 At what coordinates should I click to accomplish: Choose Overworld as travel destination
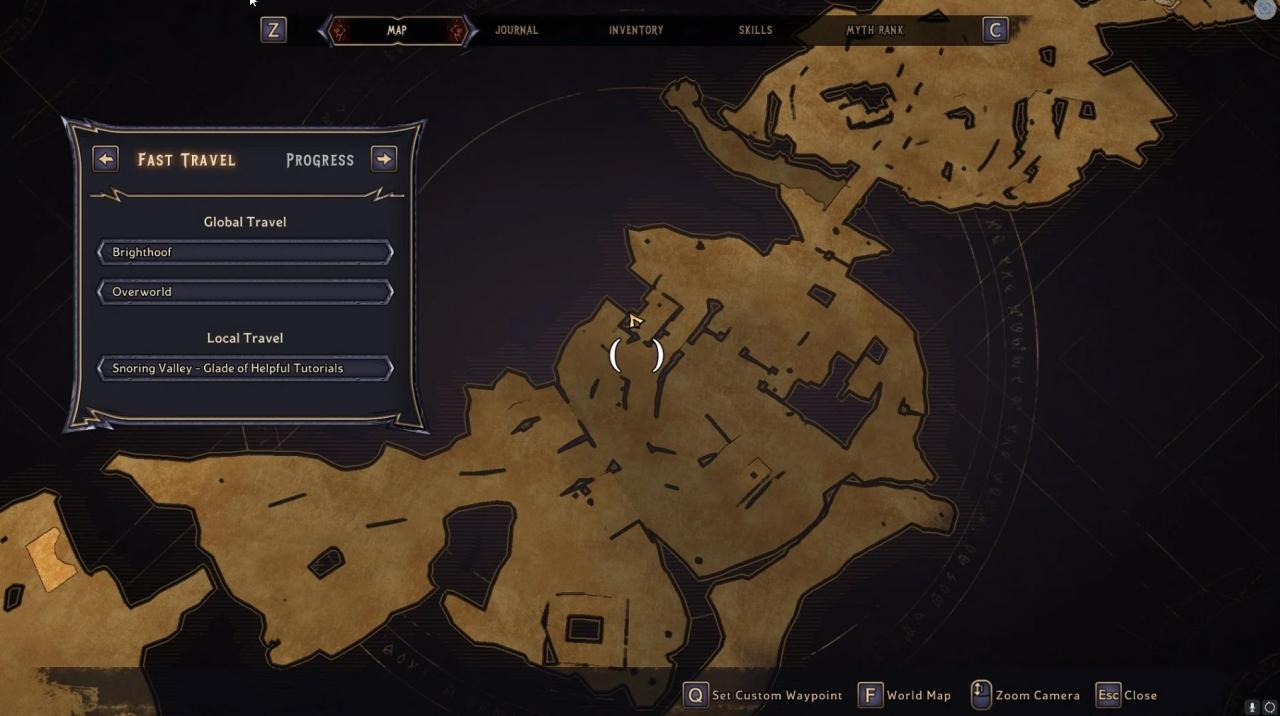(x=245, y=292)
